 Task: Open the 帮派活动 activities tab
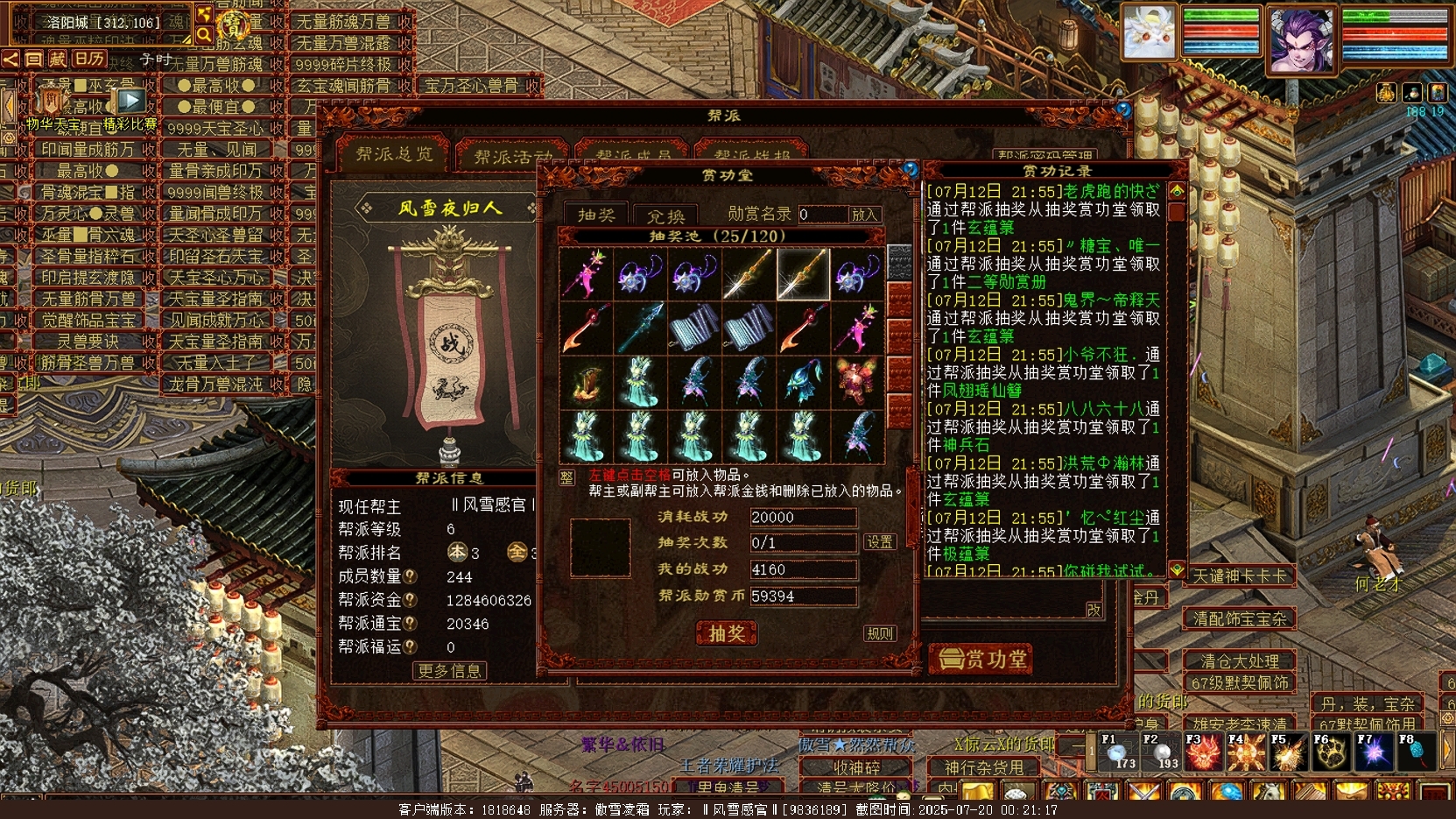click(513, 157)
